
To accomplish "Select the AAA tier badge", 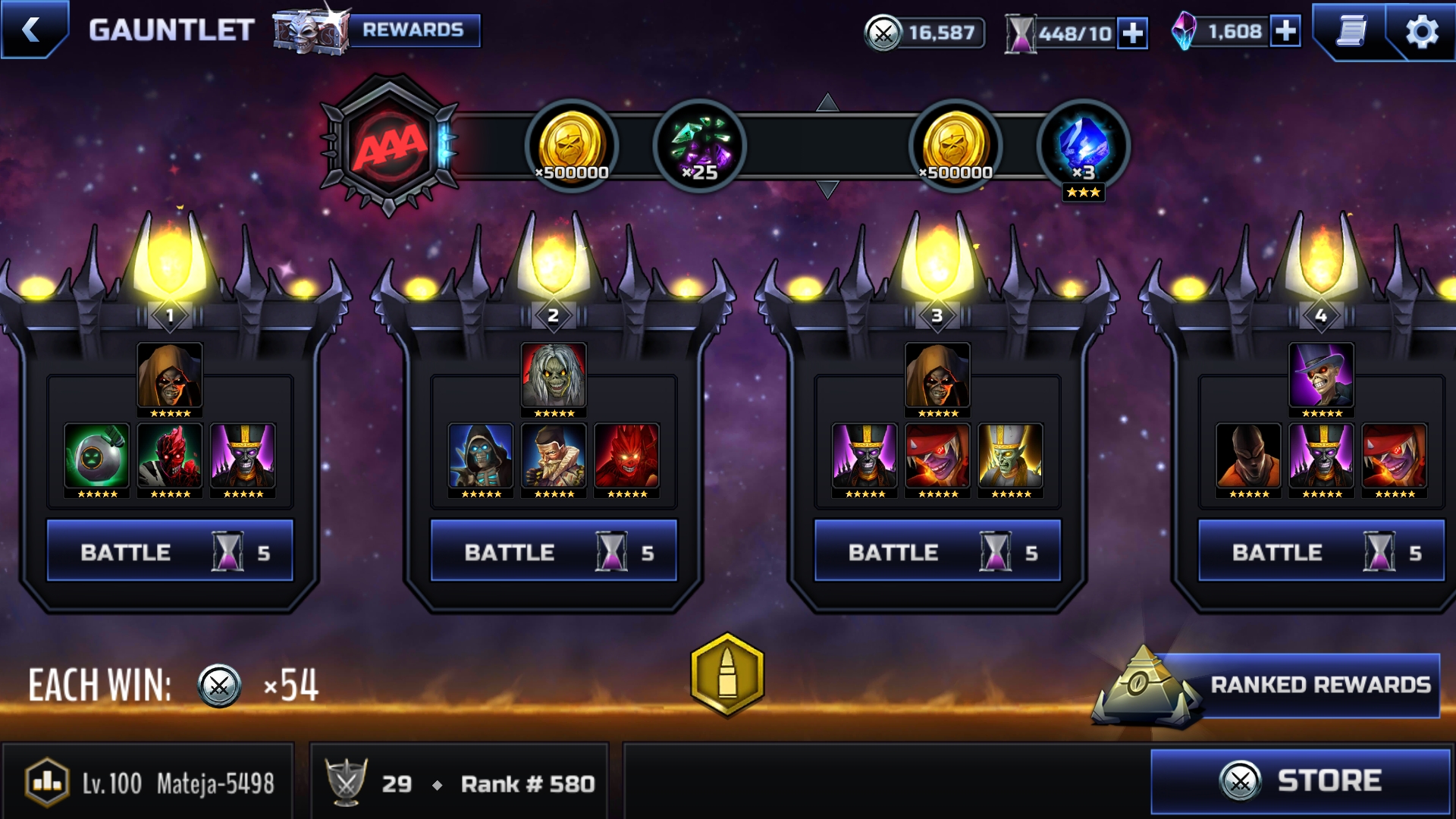I will click(x=390, y=144).
